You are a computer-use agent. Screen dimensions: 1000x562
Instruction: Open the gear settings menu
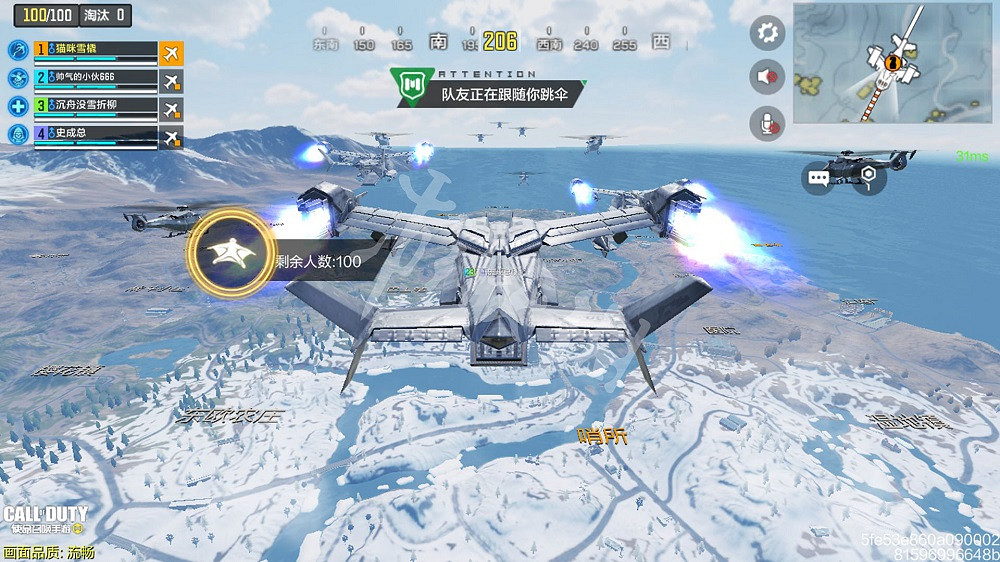point(767,33)
